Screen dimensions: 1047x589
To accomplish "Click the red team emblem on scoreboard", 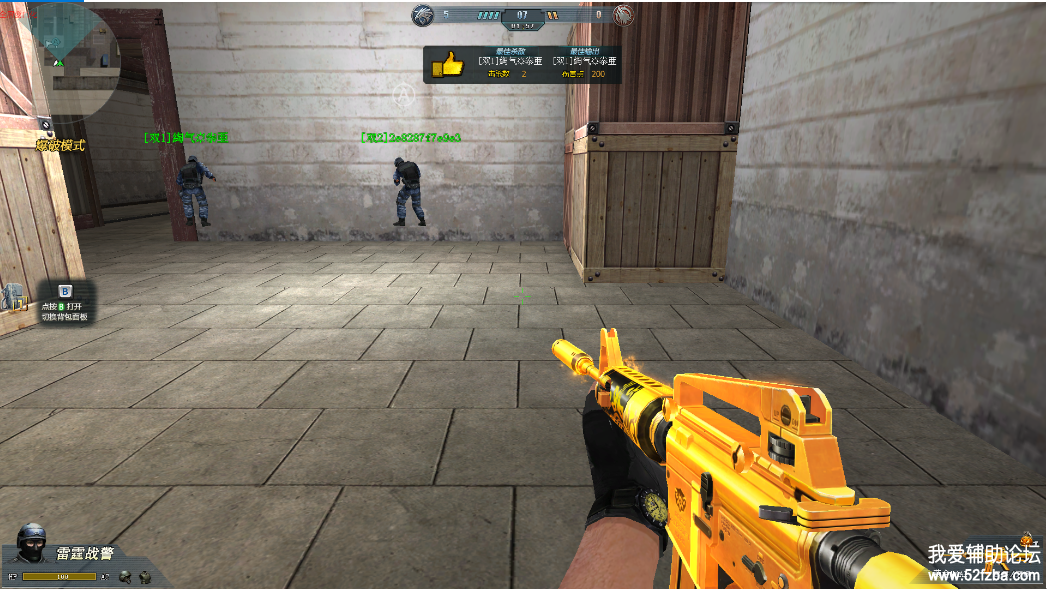I will pos(622,15).
